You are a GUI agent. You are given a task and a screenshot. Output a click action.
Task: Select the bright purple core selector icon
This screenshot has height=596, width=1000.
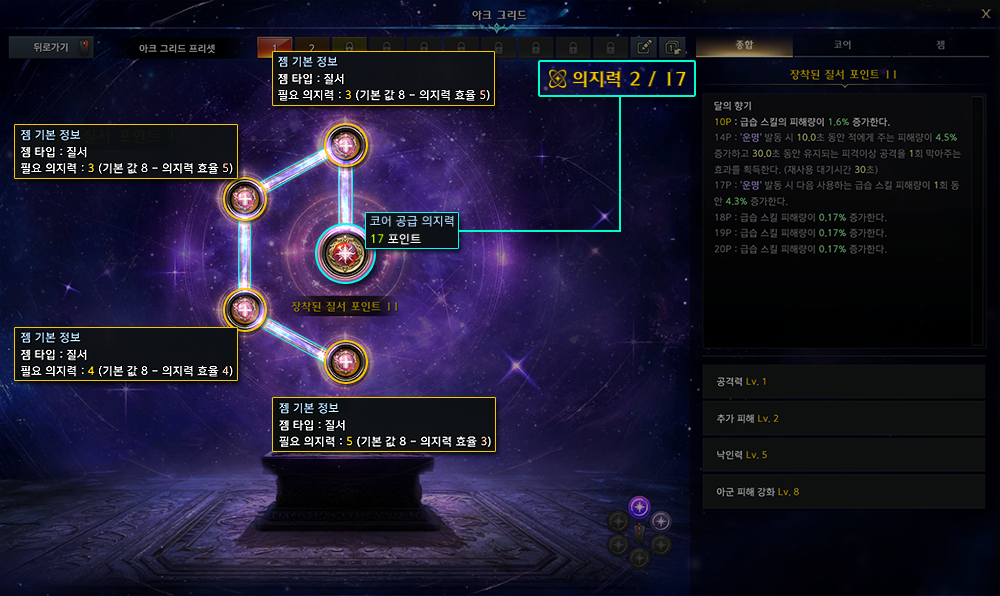point(640,506)
